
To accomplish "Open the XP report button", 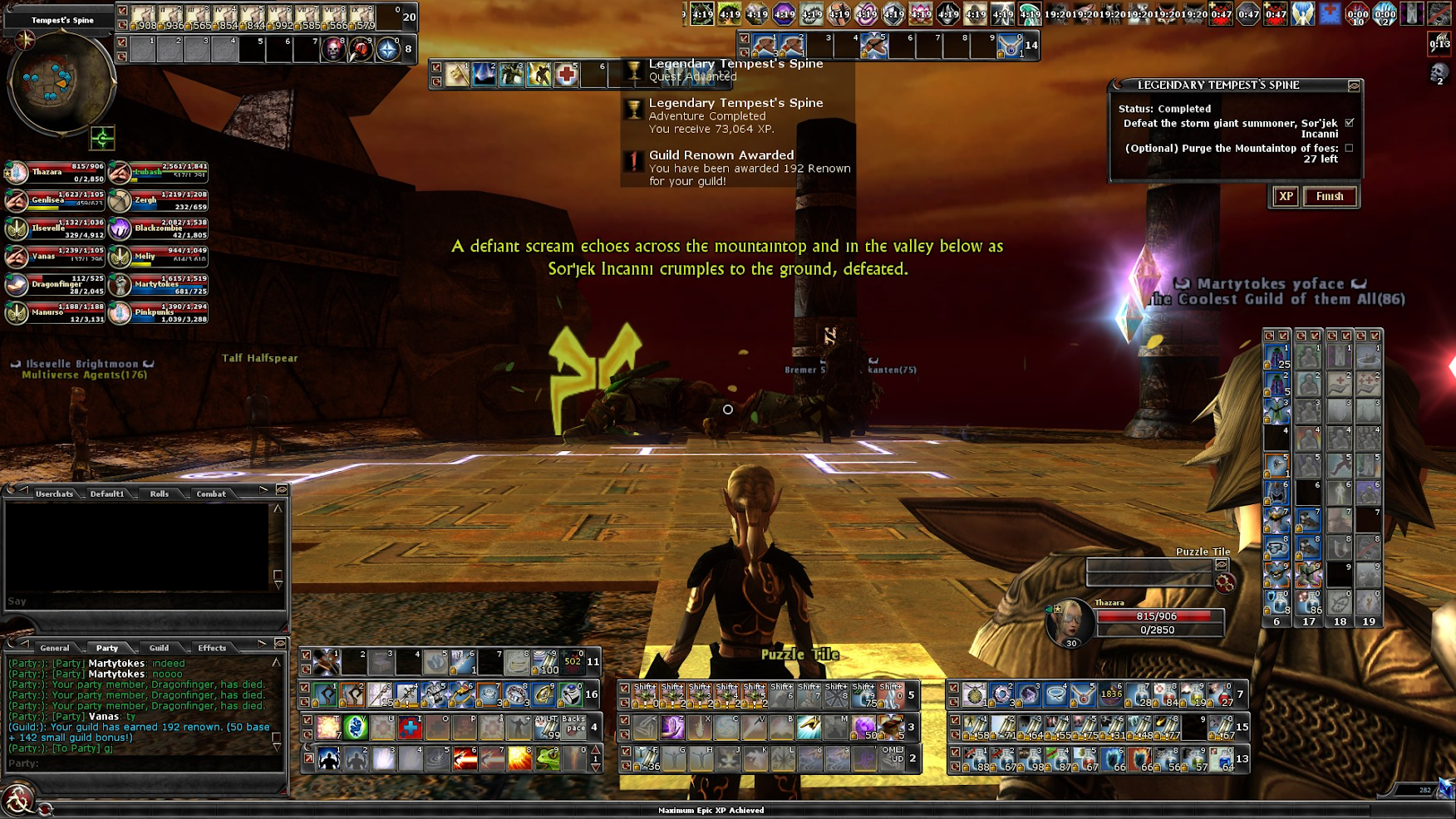I will [1286, 197].
